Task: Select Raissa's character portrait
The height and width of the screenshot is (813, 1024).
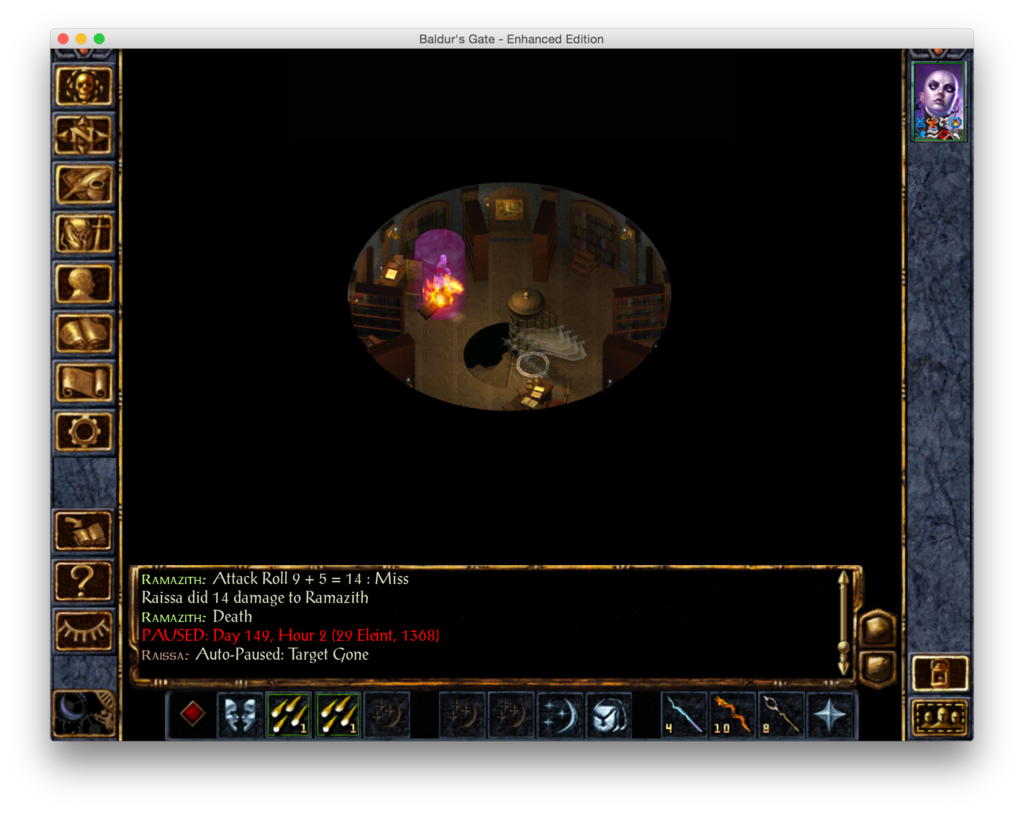Action: coord(939,101)
